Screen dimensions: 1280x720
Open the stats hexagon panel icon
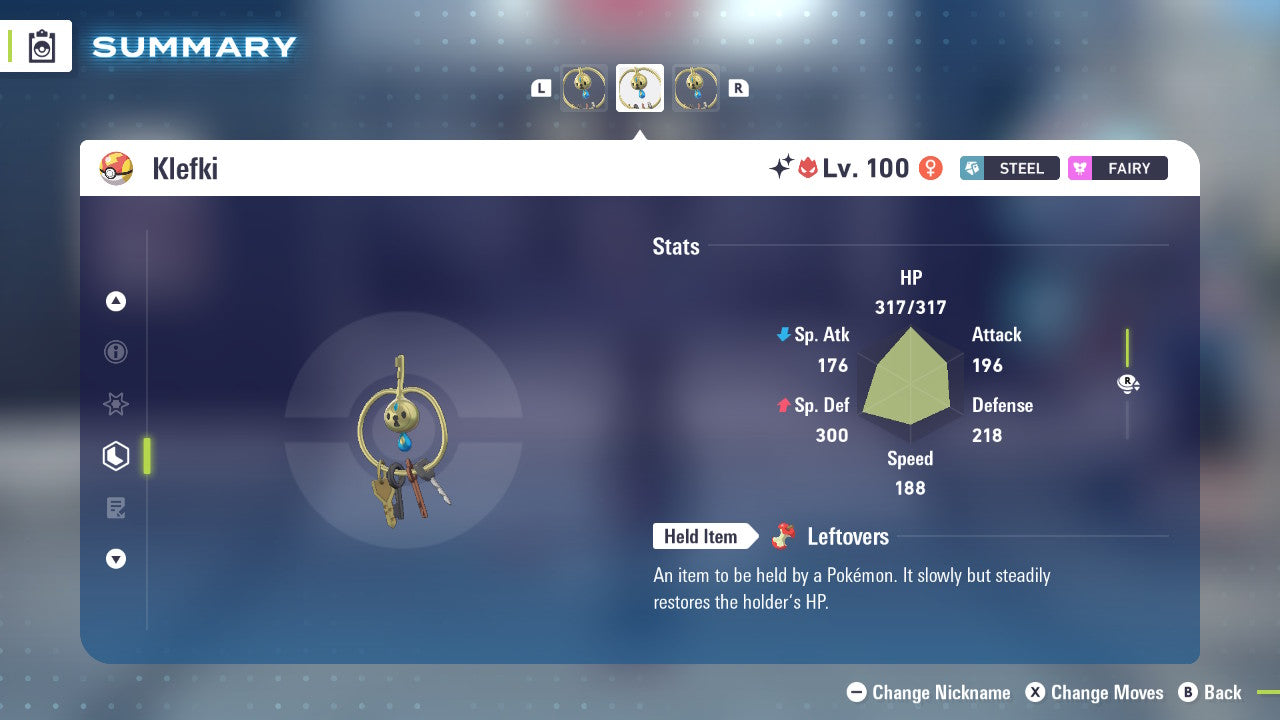pyautogui.click(x=116, y=456)
